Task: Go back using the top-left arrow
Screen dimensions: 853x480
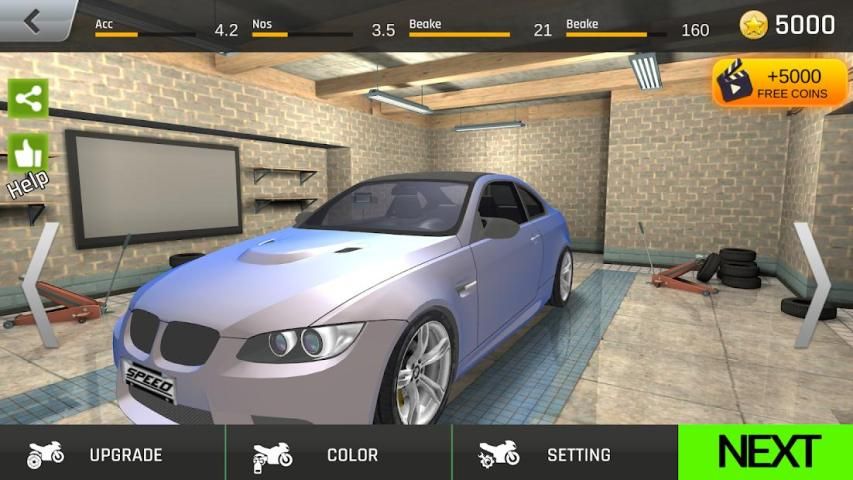Action: pyautogui.click(x=35, y=20)
